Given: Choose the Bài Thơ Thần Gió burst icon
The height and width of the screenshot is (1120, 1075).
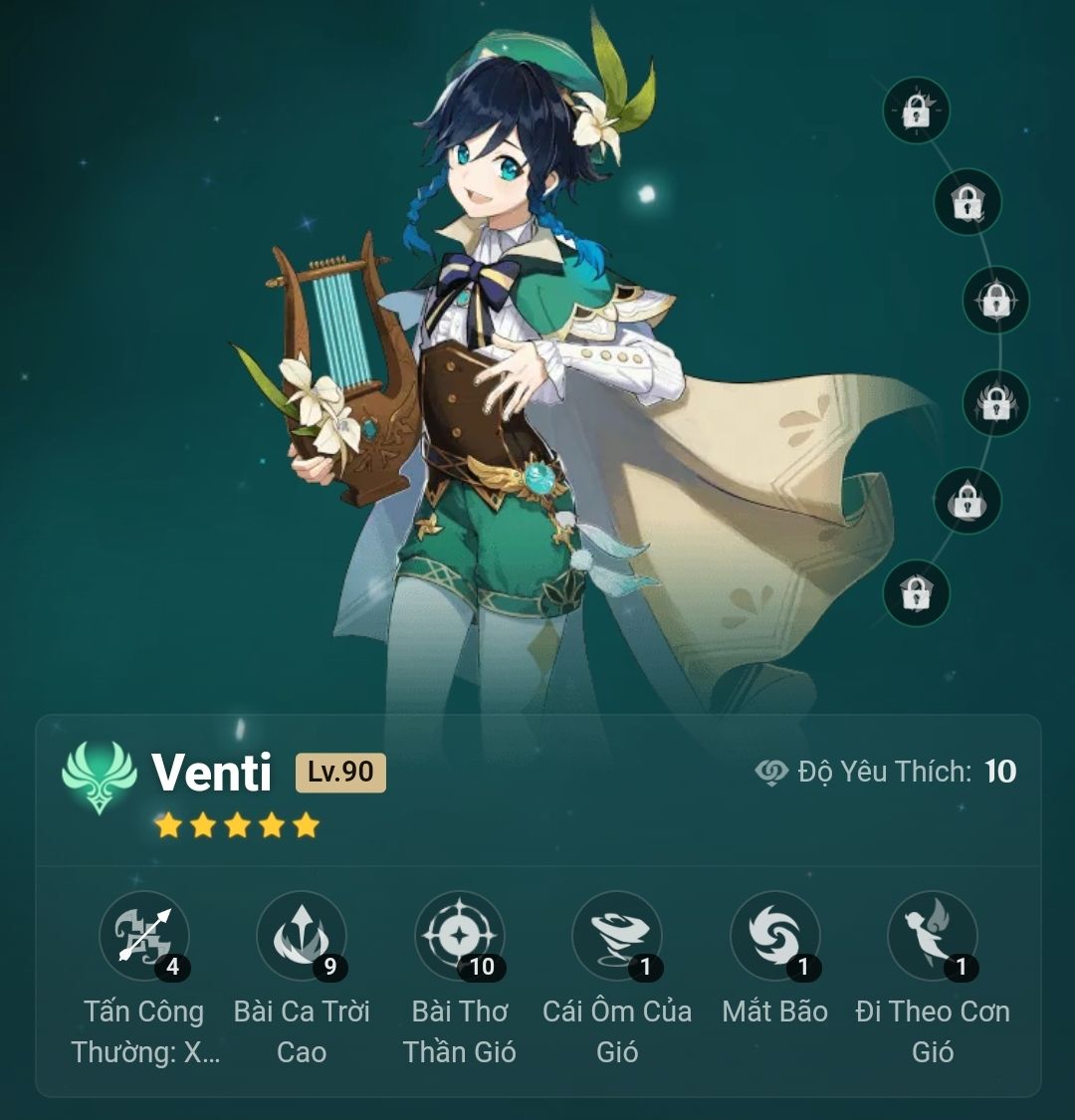Looking at the screenshot, I should point(459,936).
